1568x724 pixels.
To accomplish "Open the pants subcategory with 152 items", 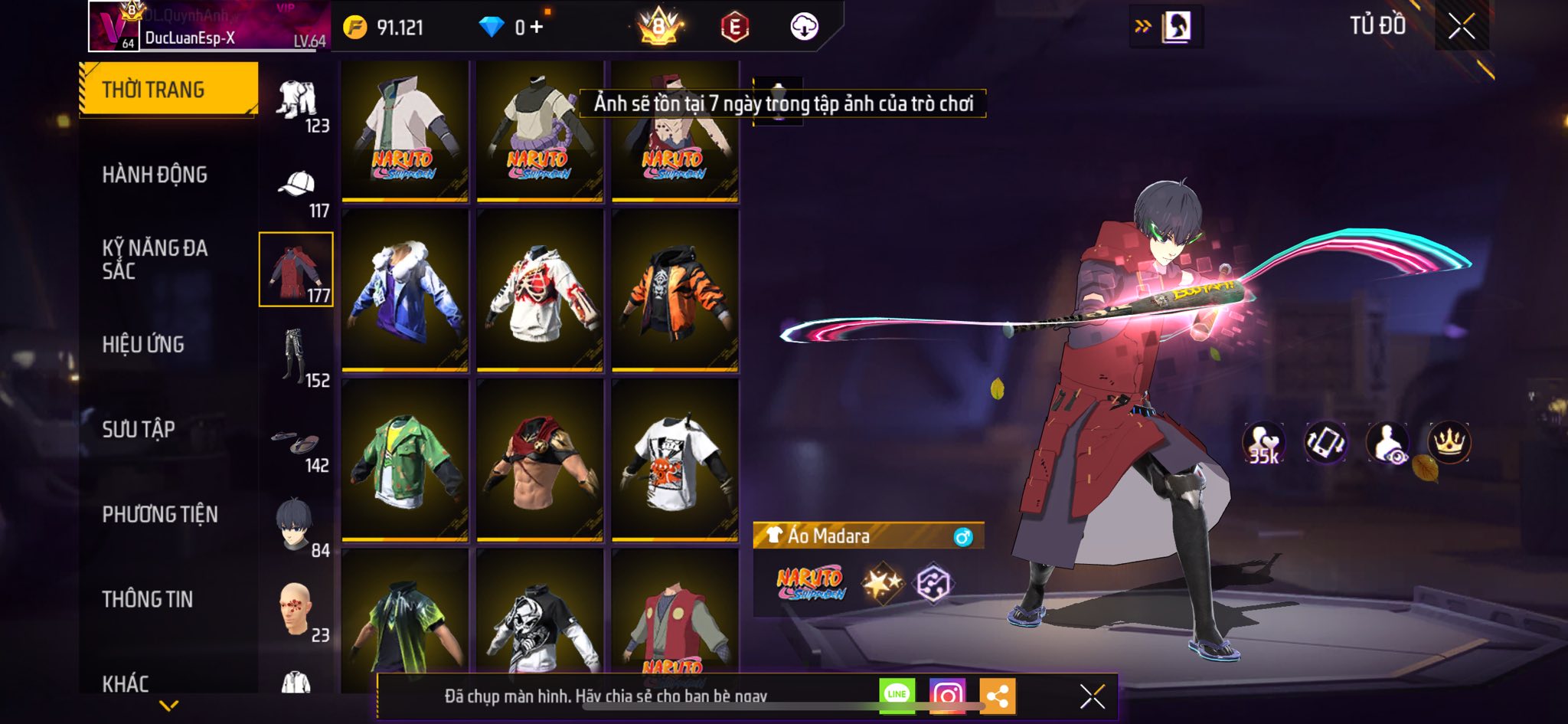I will (296, 355).
